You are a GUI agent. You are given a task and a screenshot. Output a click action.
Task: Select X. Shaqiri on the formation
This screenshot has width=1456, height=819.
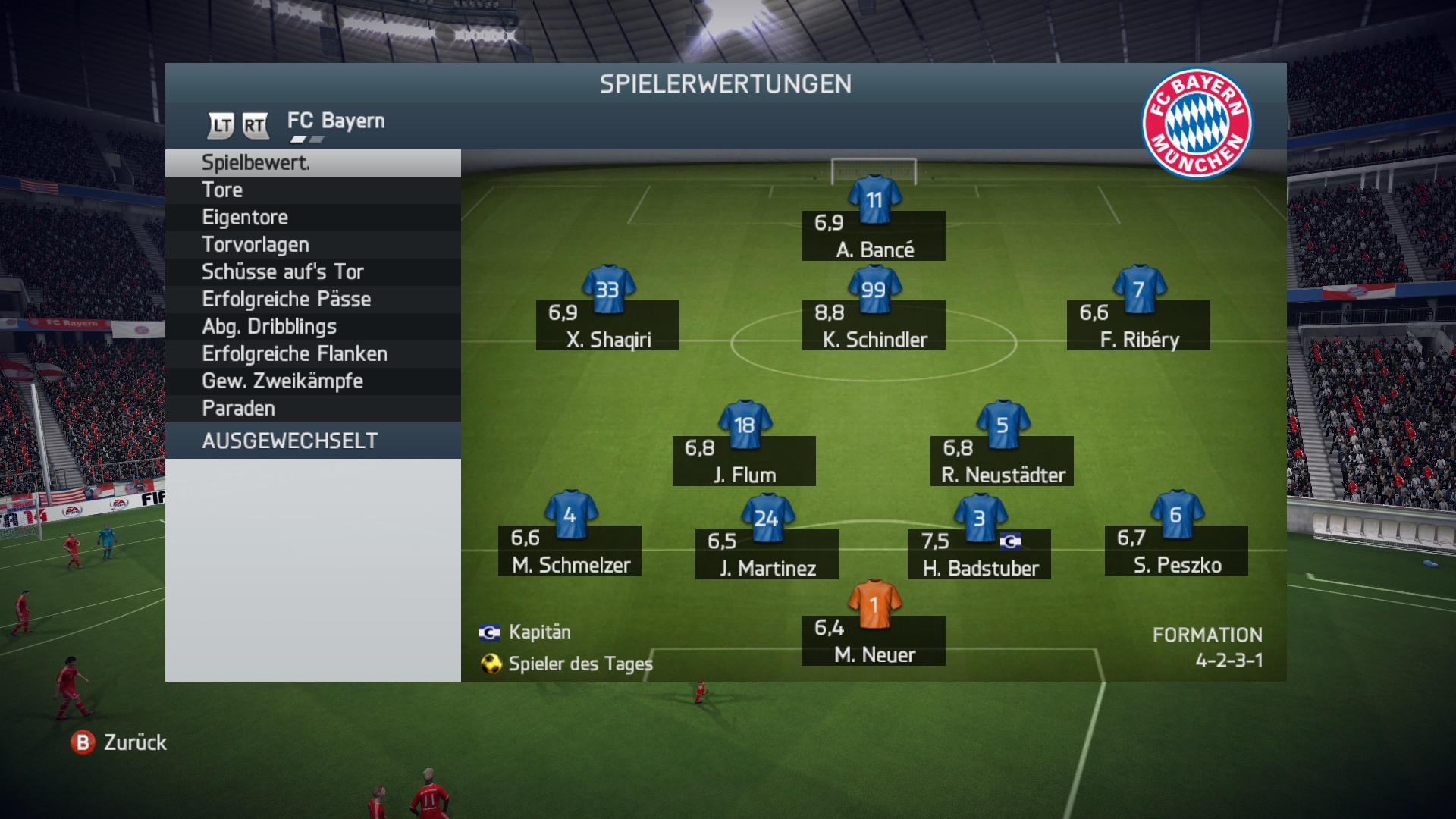(x=607, y=325)
